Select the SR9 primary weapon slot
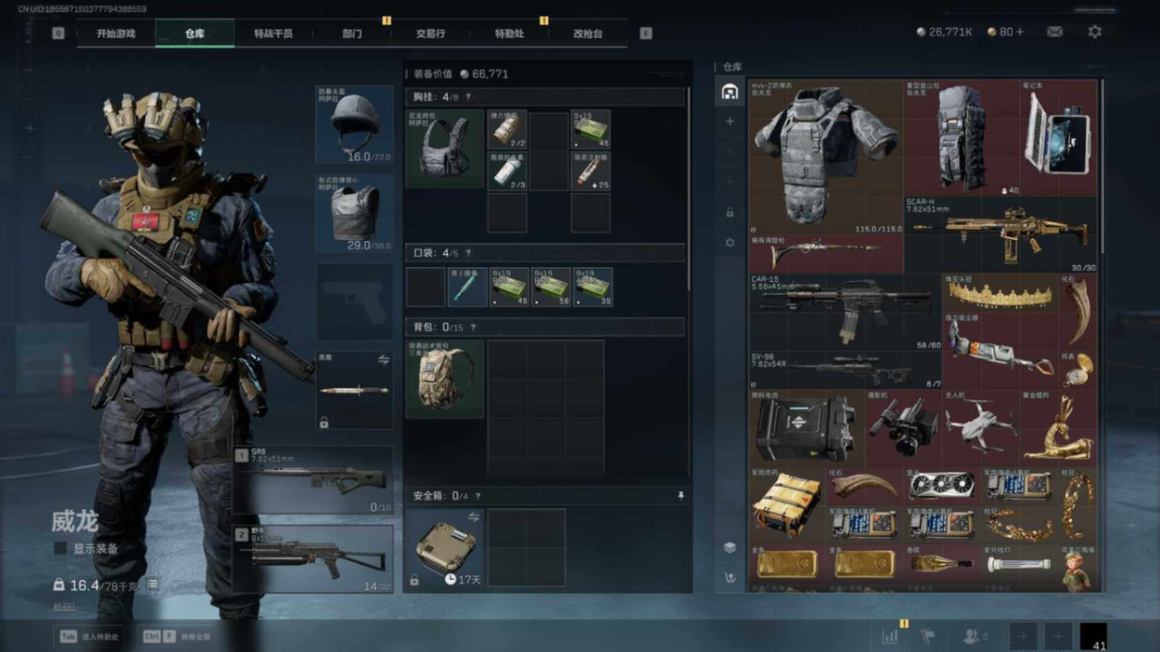The height and width of the screenshot is (652, 1160). [313, 480]
